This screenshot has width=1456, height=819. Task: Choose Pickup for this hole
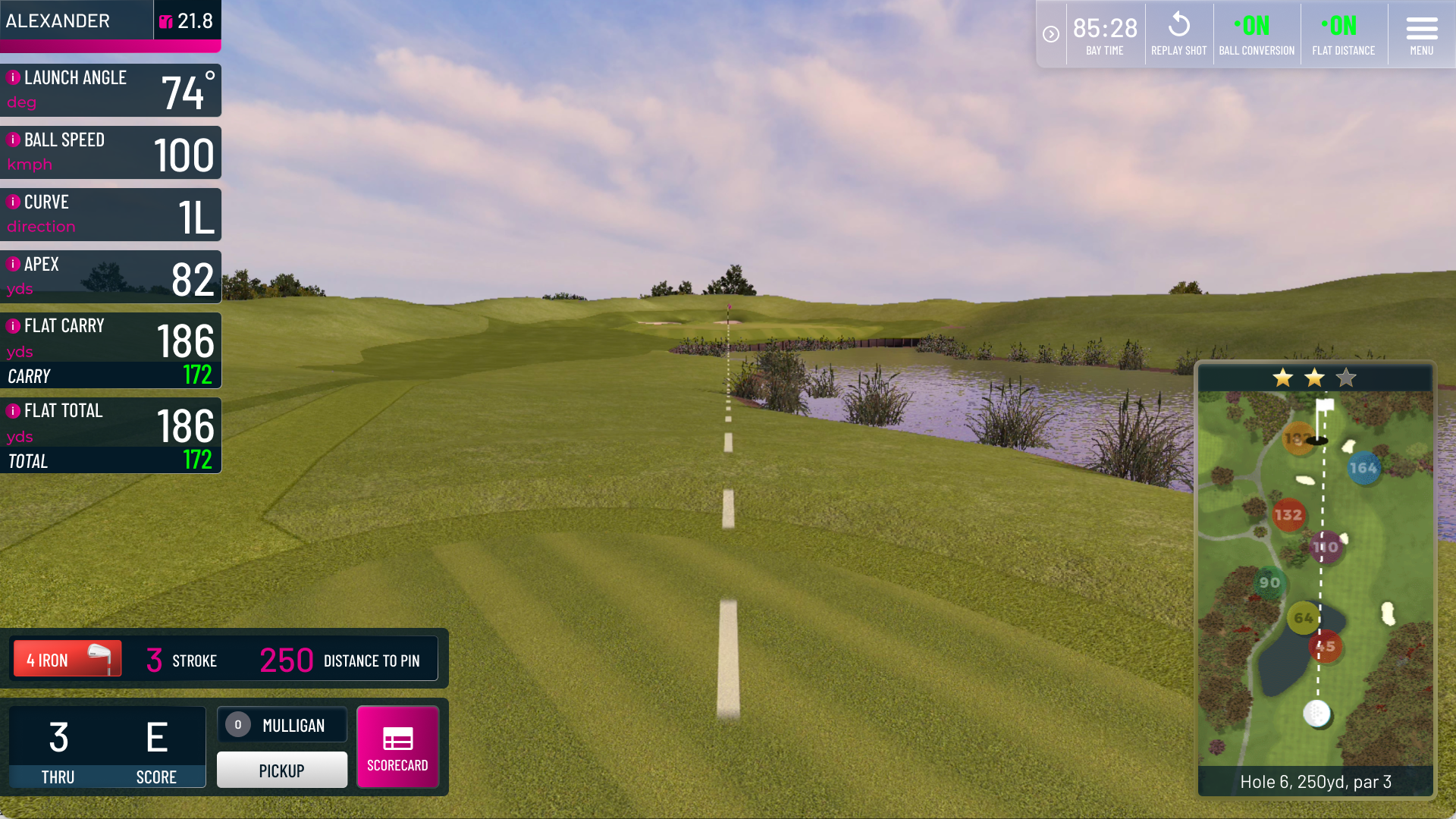pos(281,770)
